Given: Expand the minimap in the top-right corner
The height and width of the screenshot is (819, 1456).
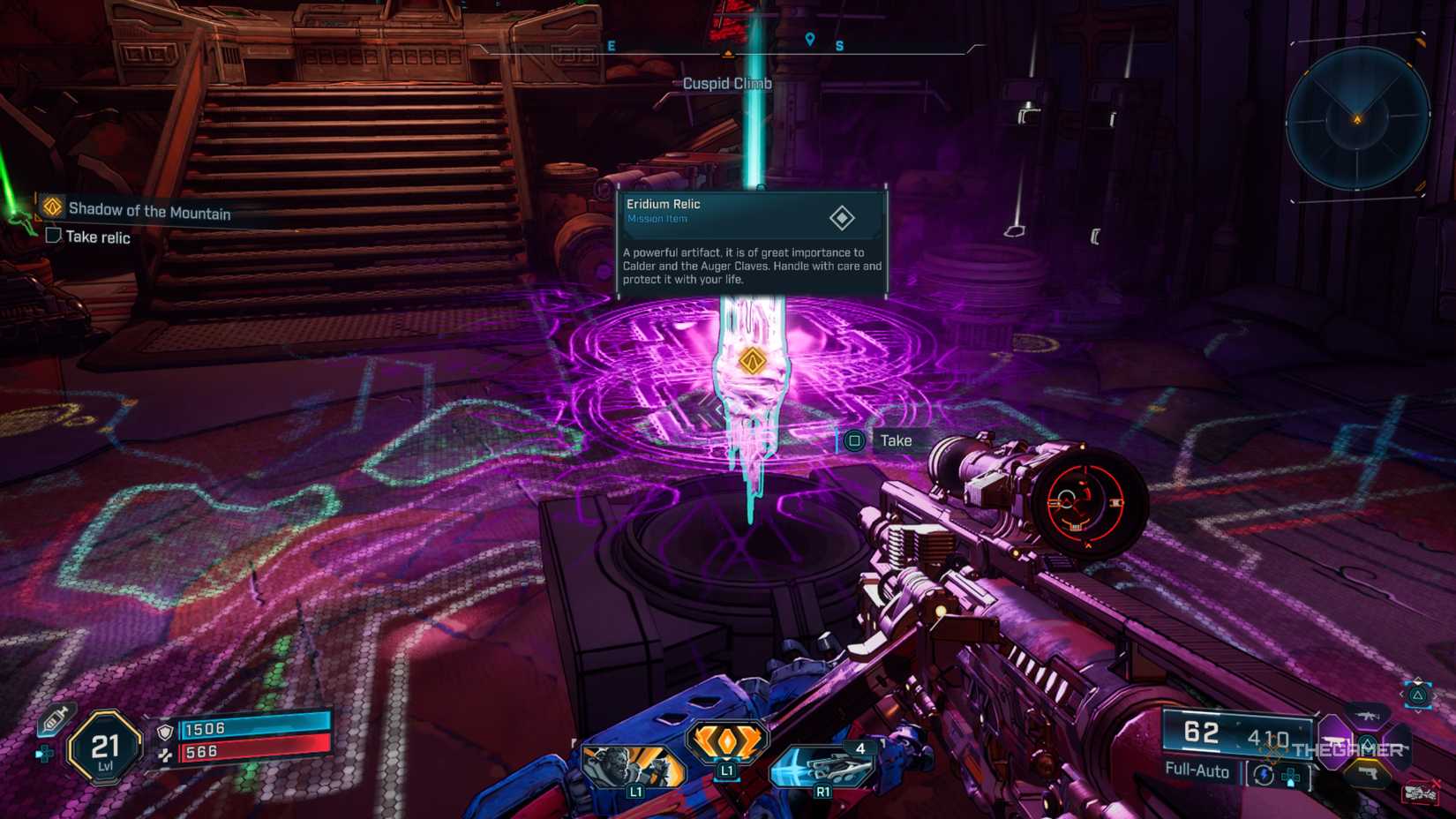Looking at the screenshot, I should pyautogui.click(x=1357, y=118).
